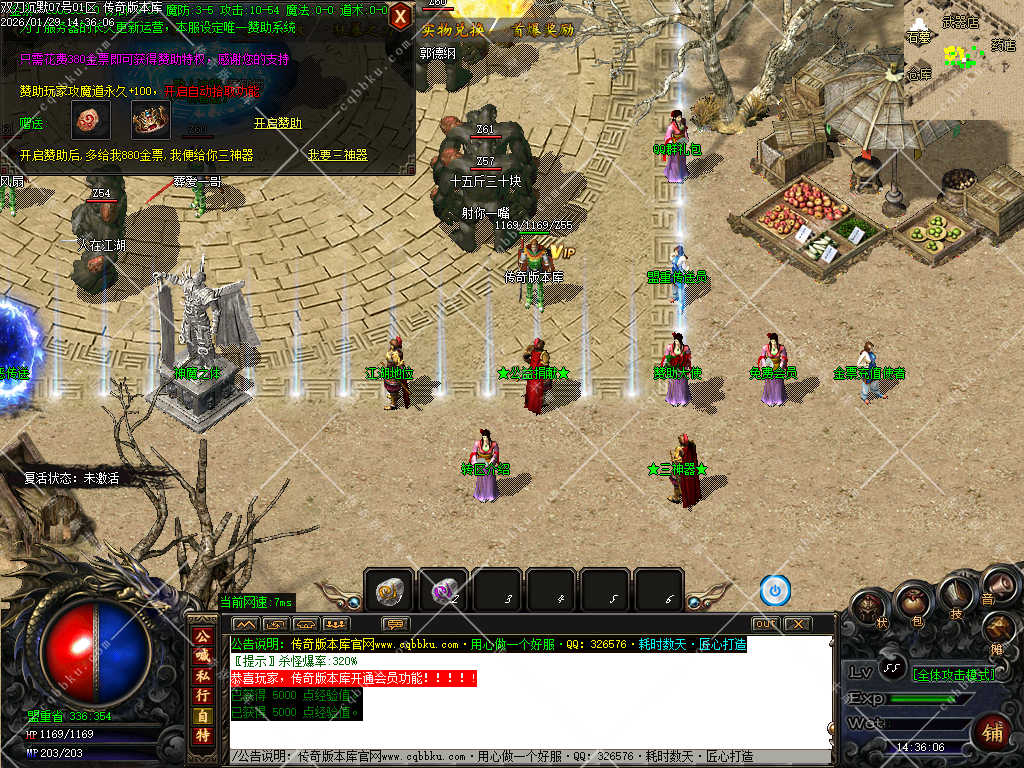
Task: Close the sponsorship dialog with the X
Action: (400, 16)
